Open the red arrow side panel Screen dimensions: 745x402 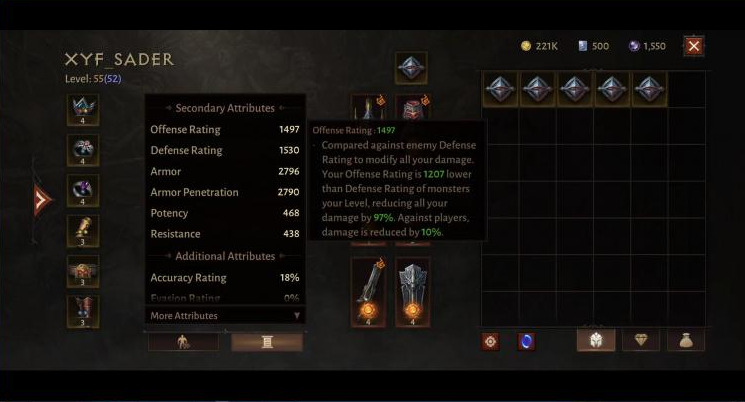pos(41,200)
